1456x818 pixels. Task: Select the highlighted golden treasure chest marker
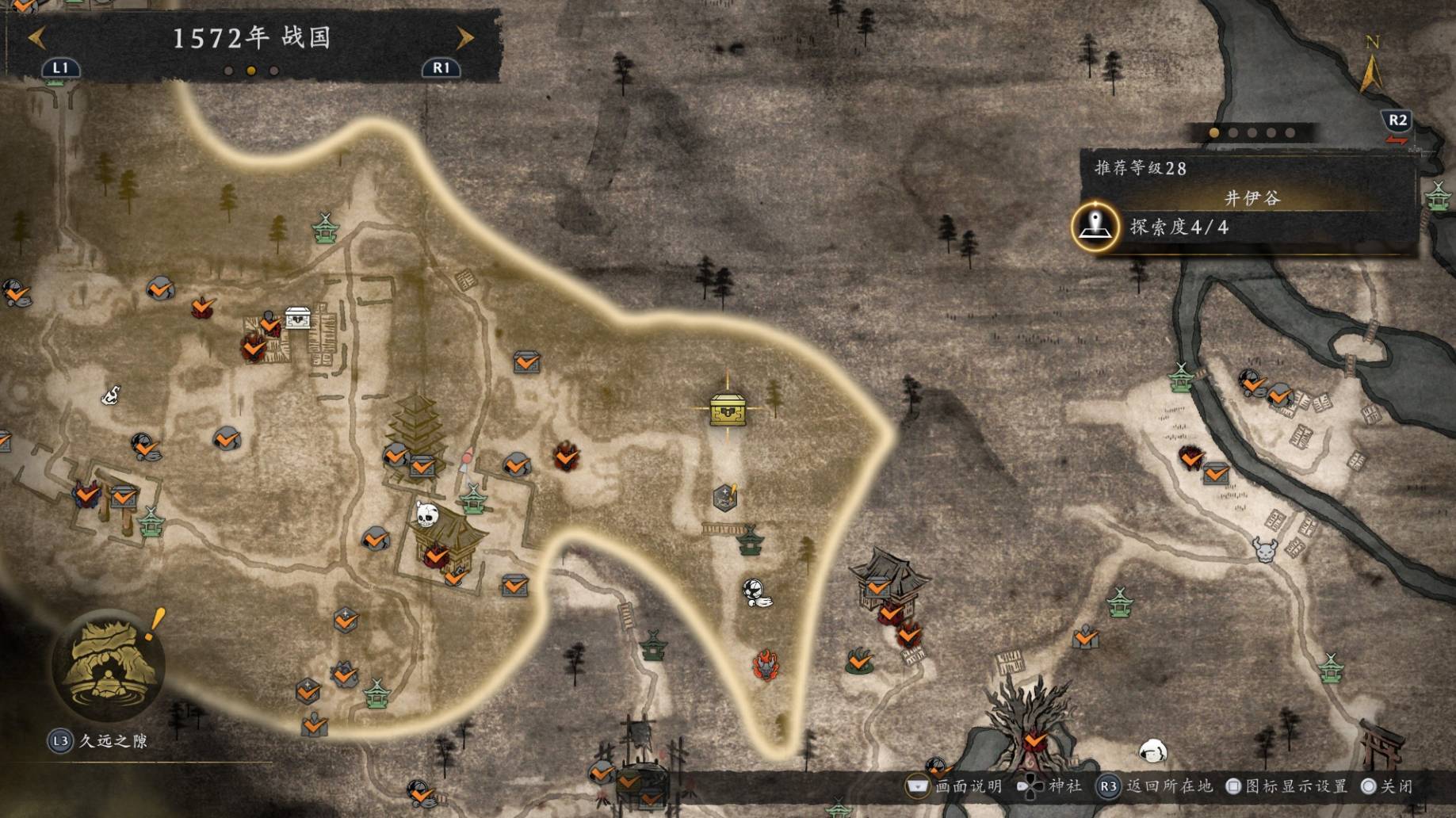(x=728, y=409)
